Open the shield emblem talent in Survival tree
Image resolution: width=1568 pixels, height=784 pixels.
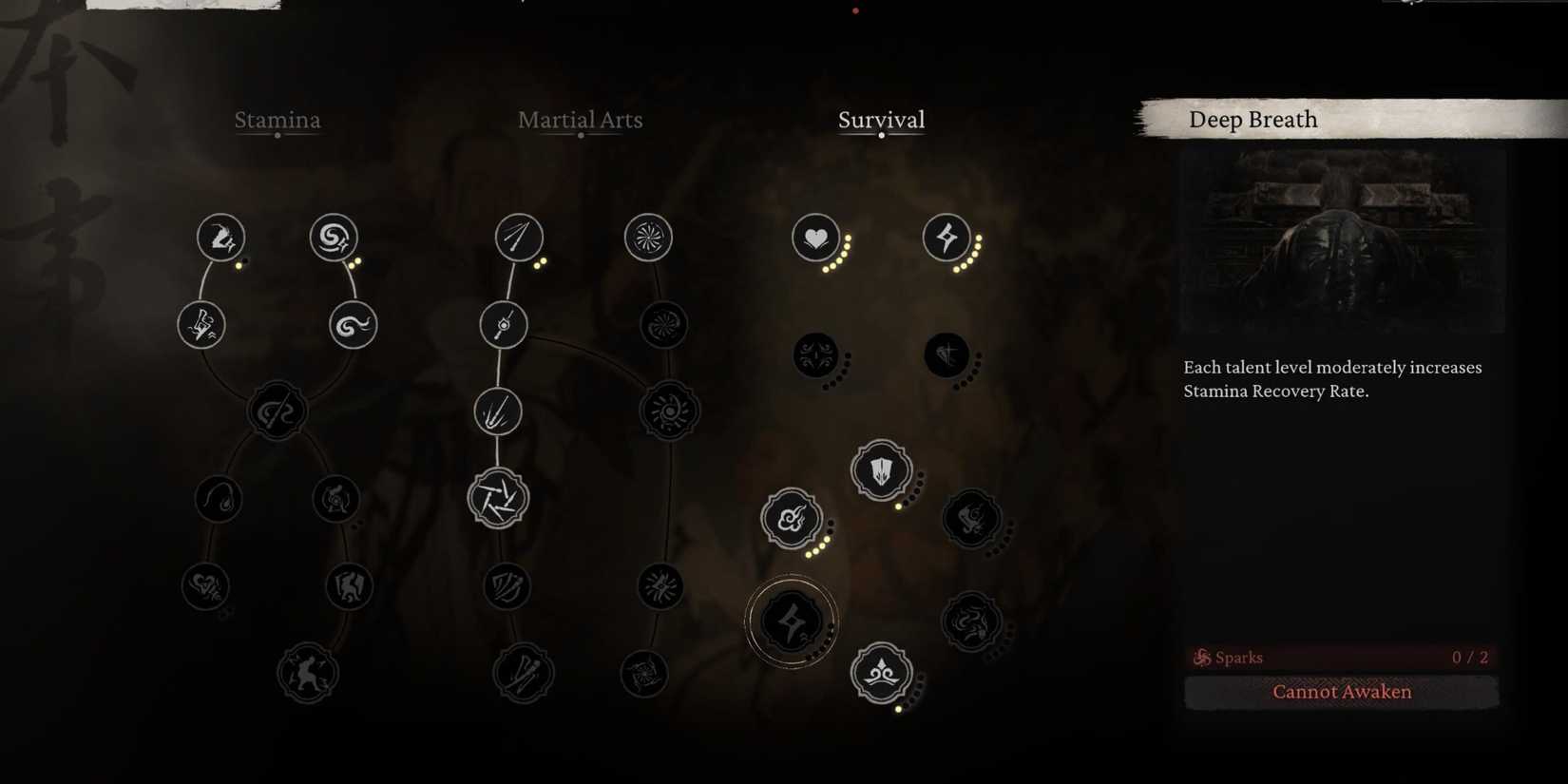[x=881, y=469]
